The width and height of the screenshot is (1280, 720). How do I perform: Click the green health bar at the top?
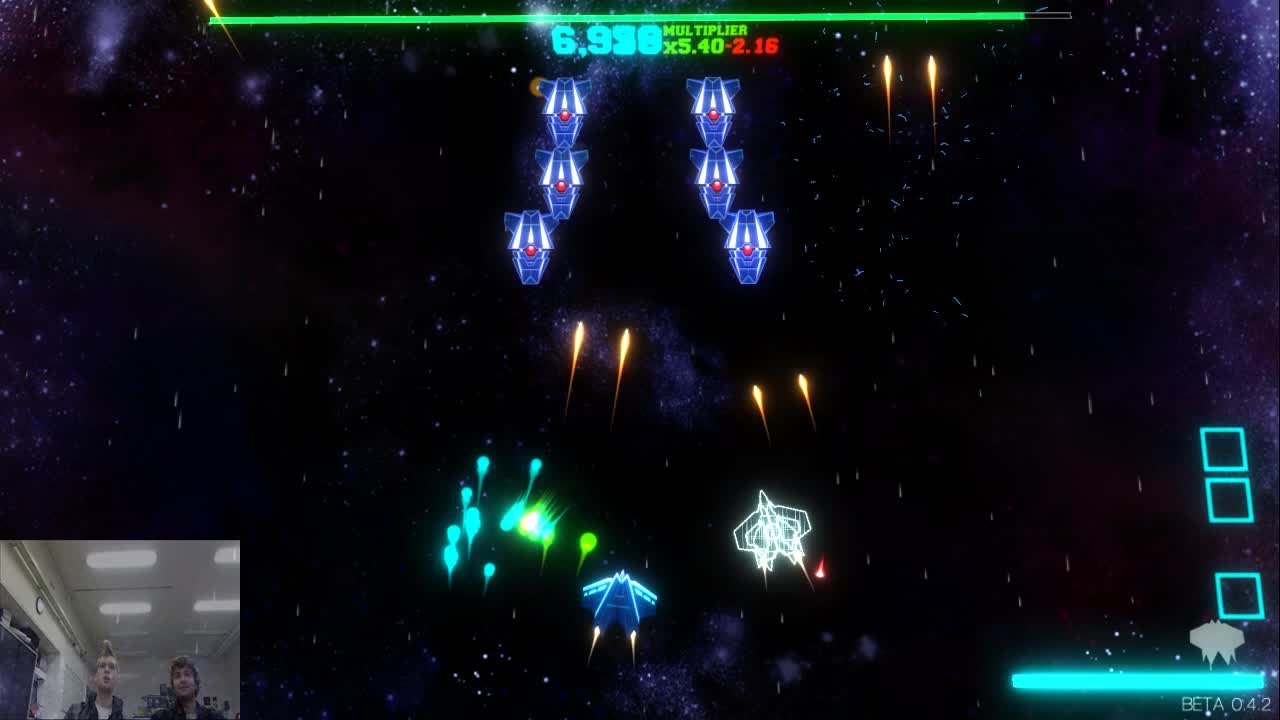point(620,15)
